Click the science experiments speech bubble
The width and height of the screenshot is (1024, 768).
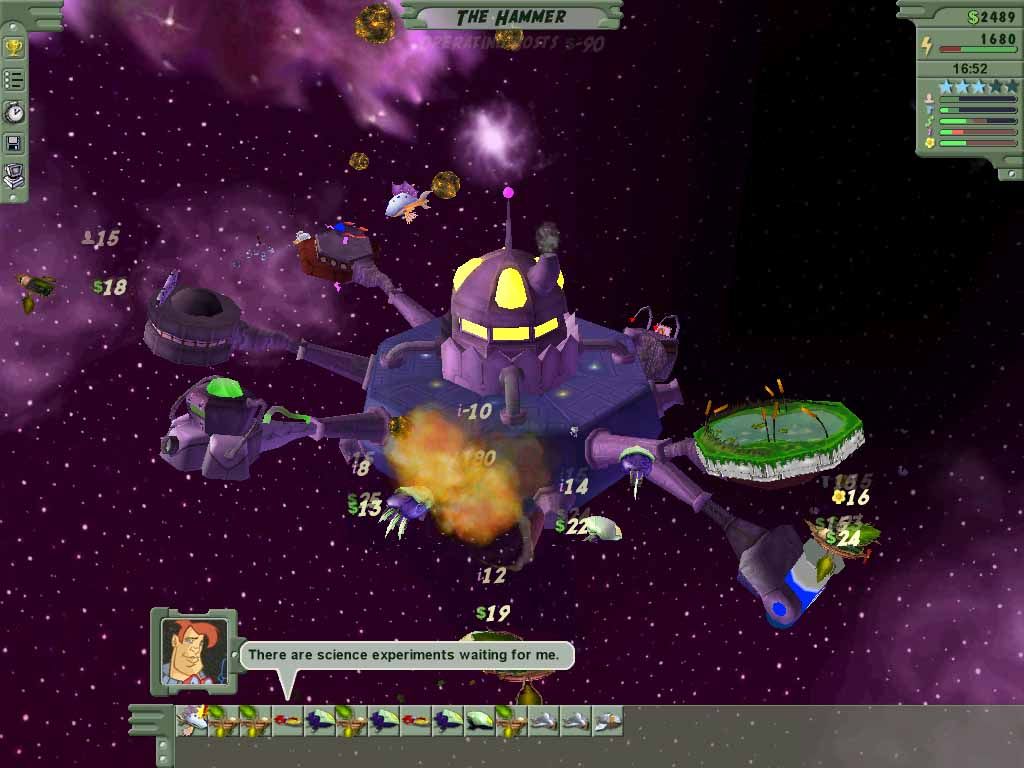(408, 655)
